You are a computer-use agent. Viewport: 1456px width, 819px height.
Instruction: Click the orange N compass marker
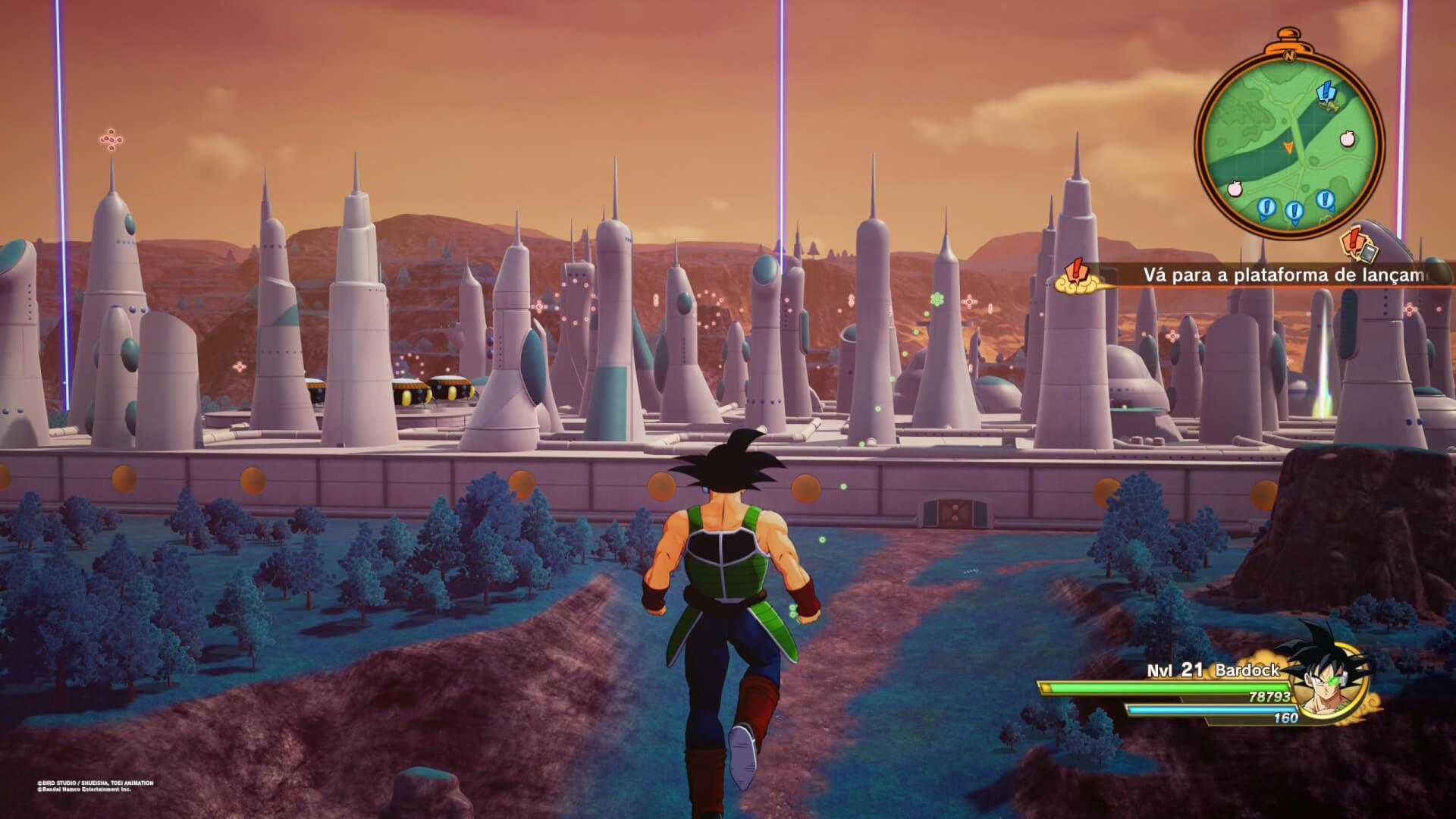click(1288, 56)
